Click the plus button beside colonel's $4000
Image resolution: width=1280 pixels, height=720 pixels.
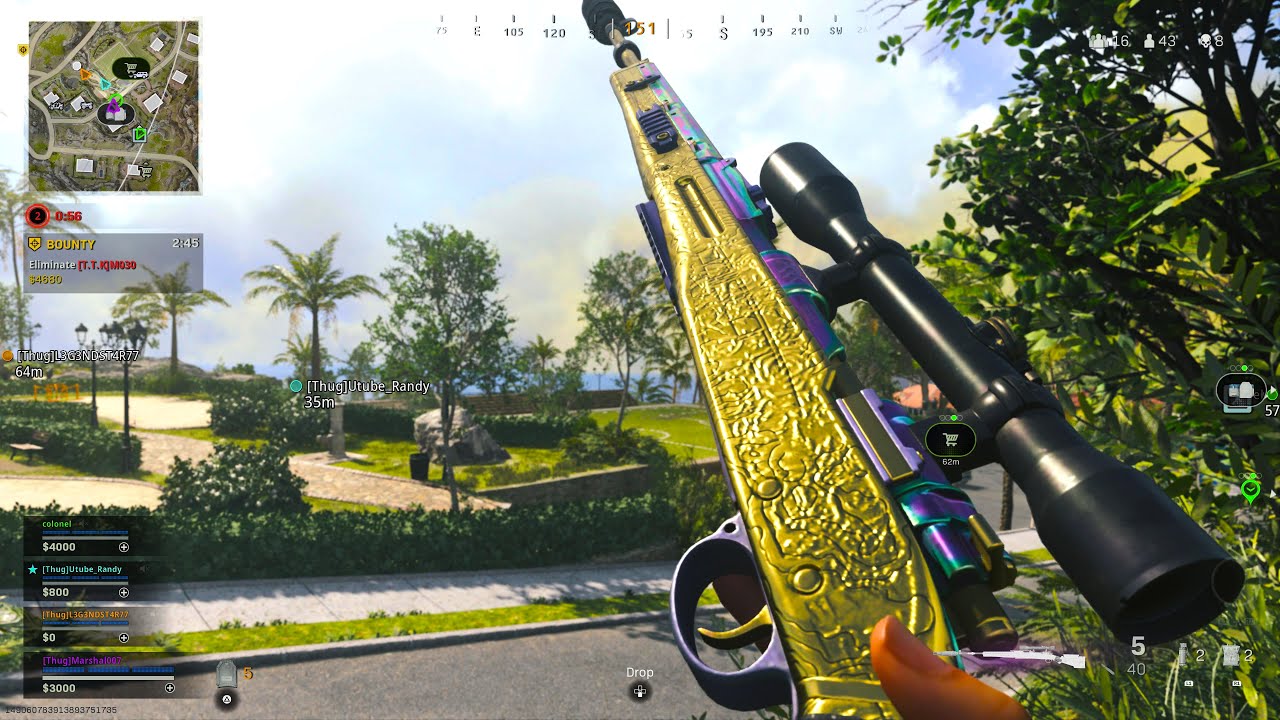tap(124, 548)
